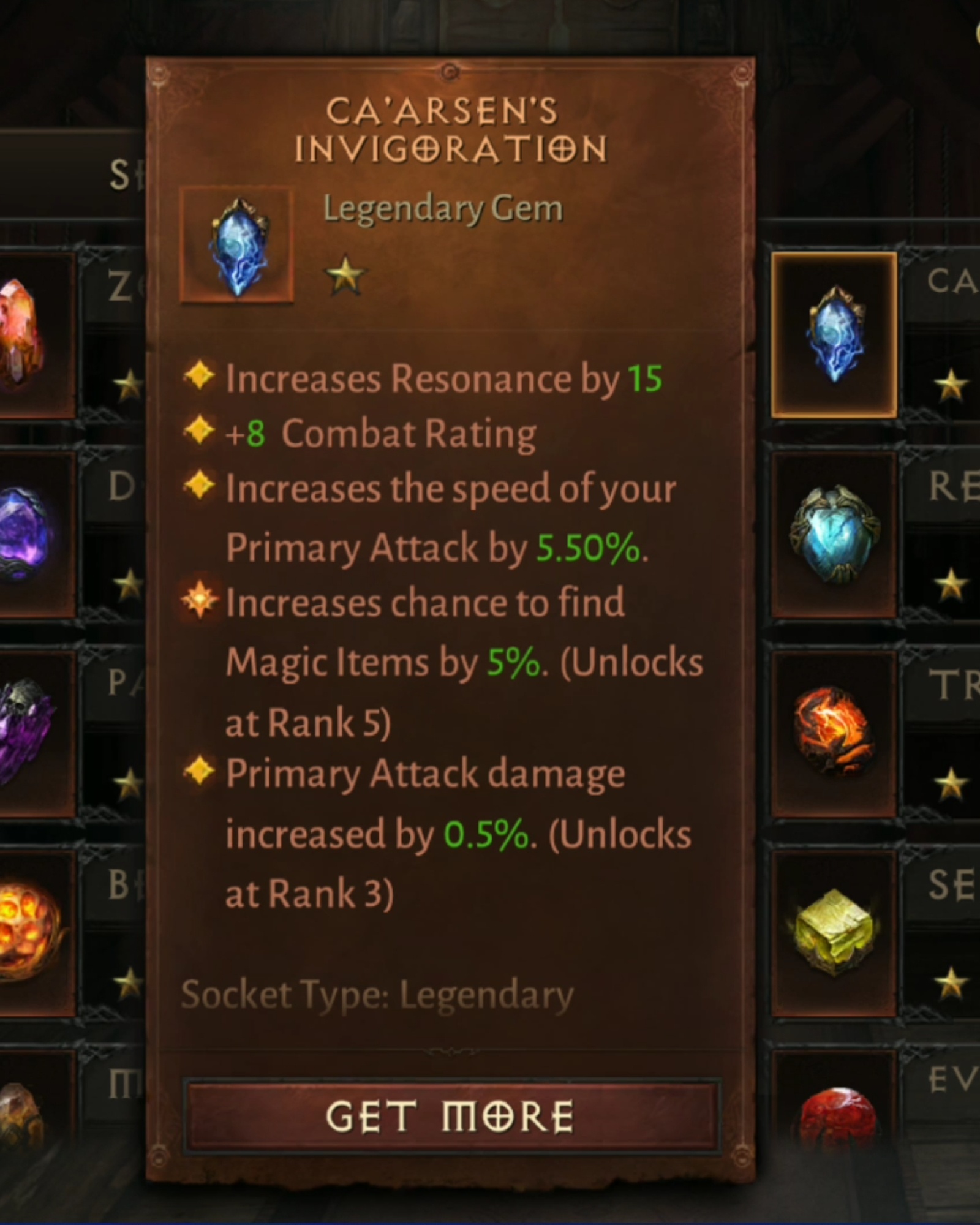Click the yellow cube gem beside the 'SE' label

(x=836, y=934)
